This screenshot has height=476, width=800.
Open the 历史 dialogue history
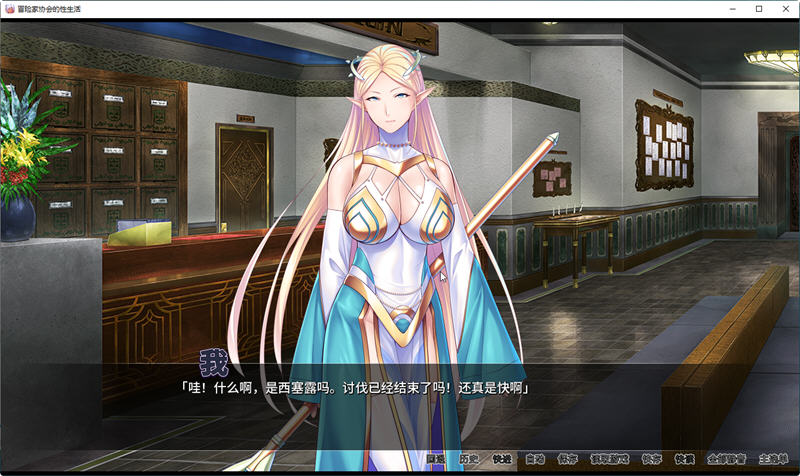468,460
